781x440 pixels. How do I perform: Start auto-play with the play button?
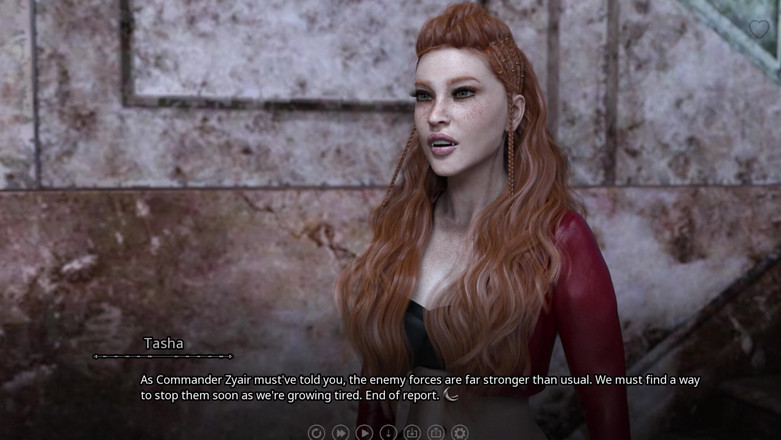click(x=364, y=433)
